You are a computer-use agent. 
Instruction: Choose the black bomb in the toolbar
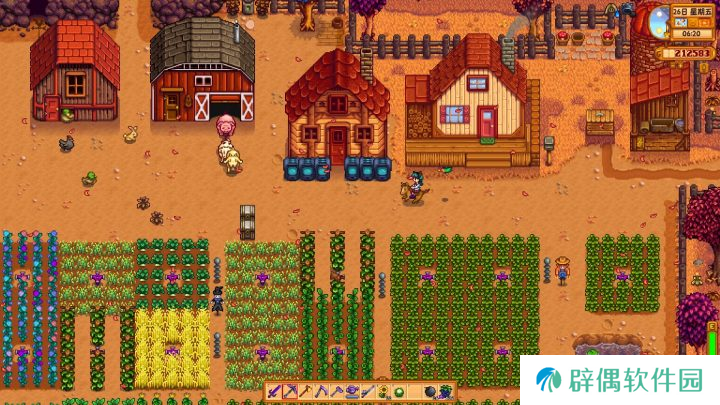point(429,392)
